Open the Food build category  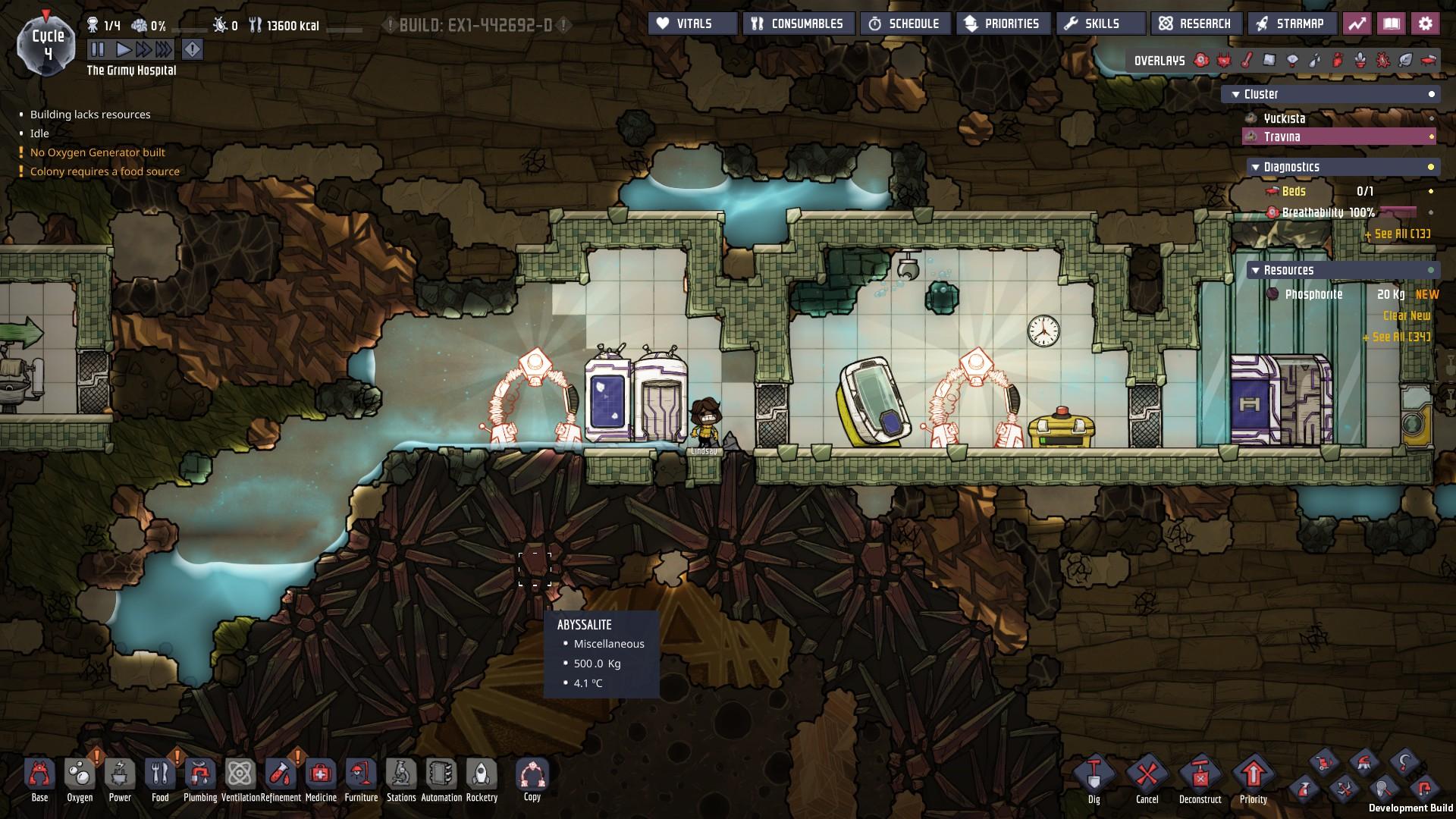coord(160,777)
